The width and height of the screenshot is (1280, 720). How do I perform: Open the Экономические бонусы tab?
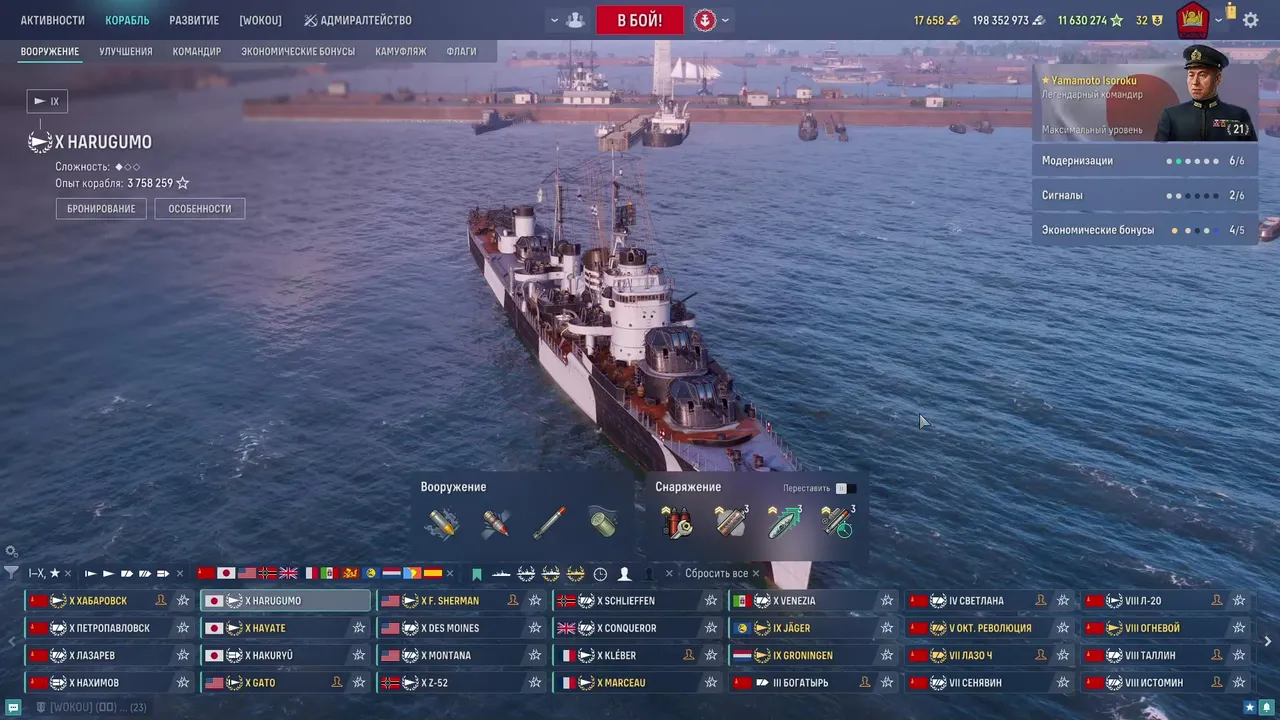tap(298, 51)
